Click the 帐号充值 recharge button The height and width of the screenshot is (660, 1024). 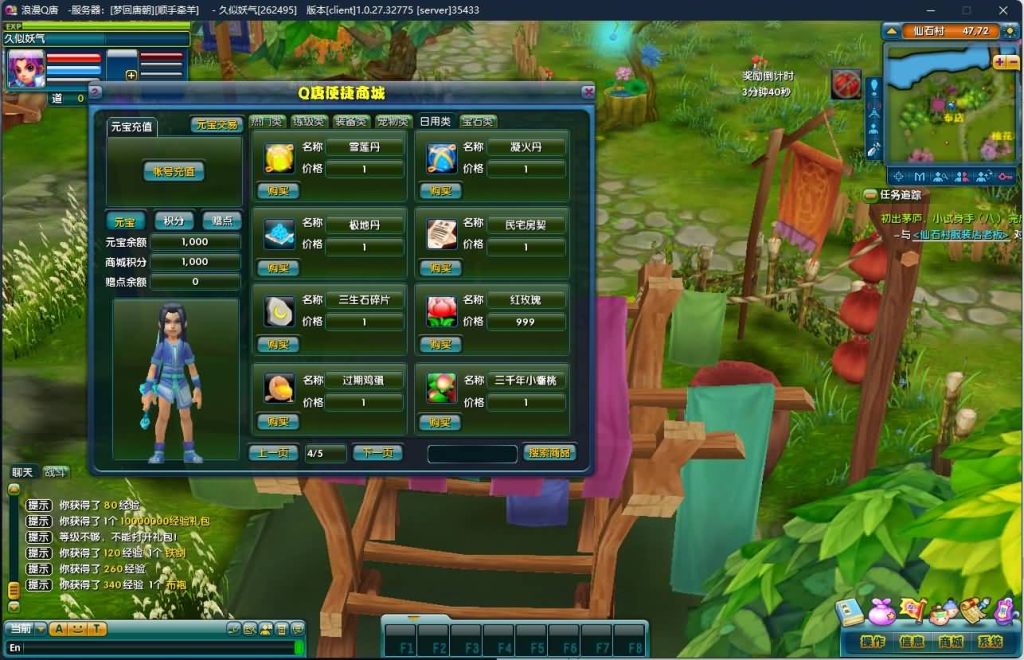174,171
